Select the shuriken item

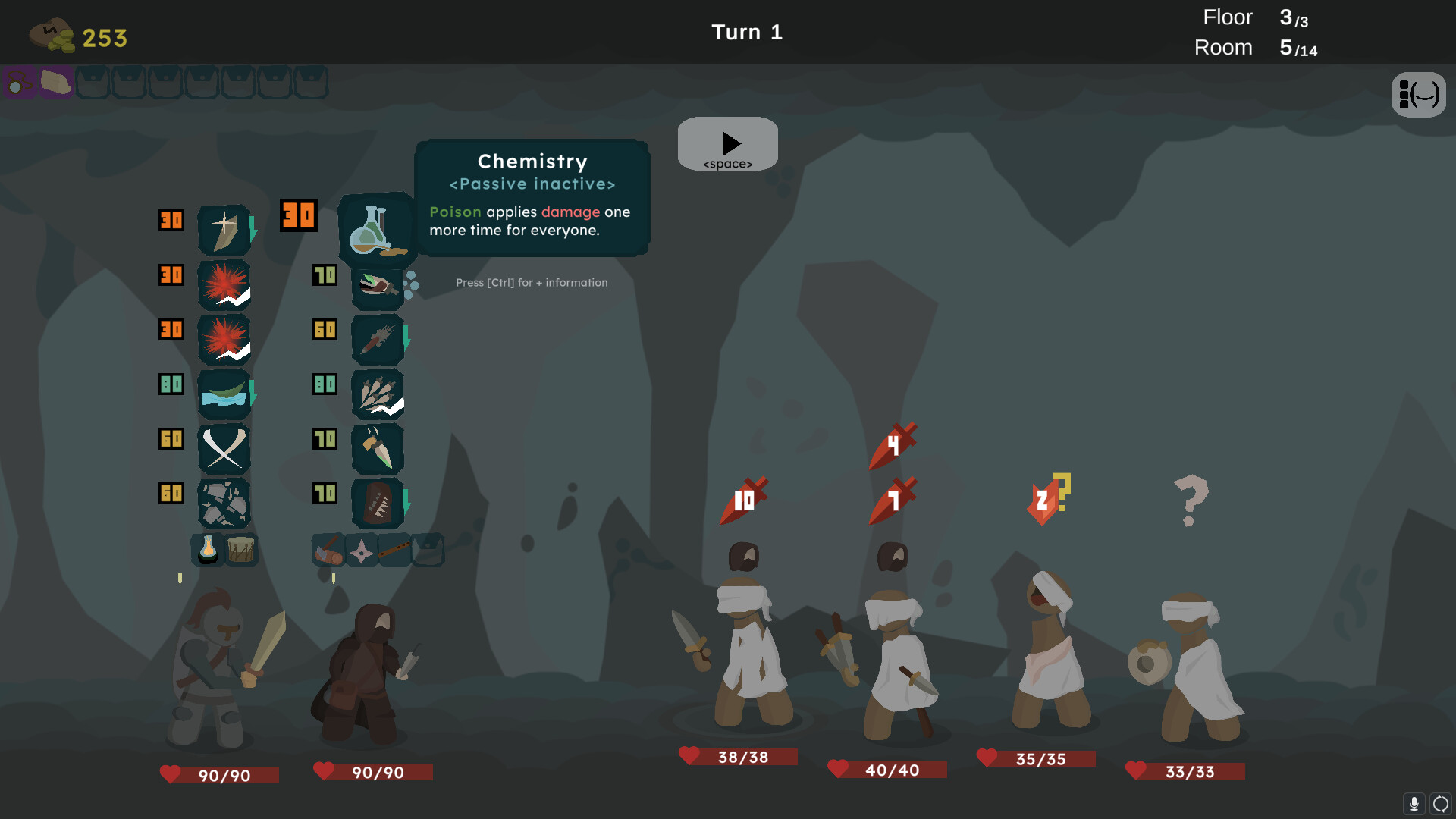coord(362,551)
